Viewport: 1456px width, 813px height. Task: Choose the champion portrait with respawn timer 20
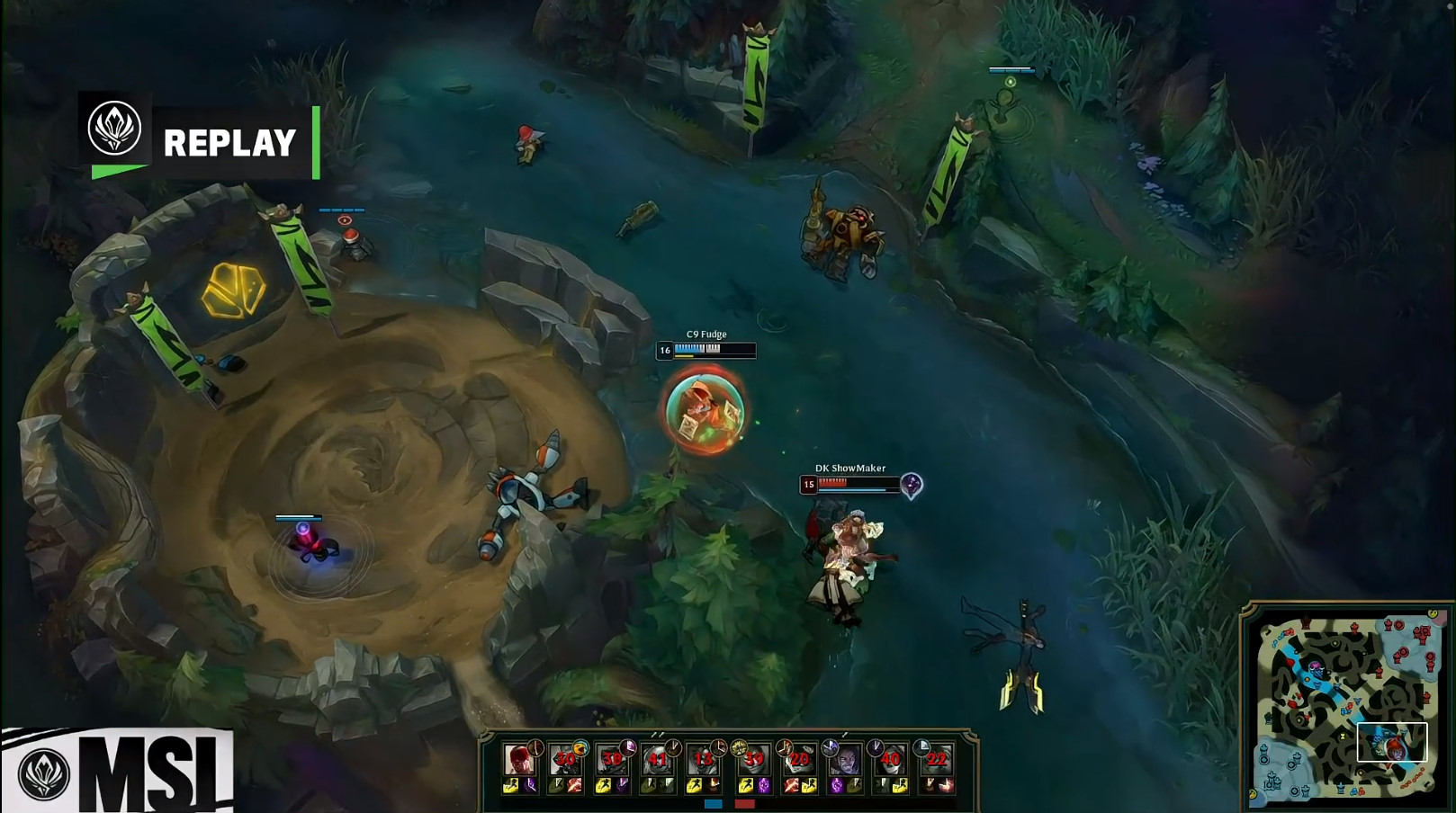tap(799, 760)
